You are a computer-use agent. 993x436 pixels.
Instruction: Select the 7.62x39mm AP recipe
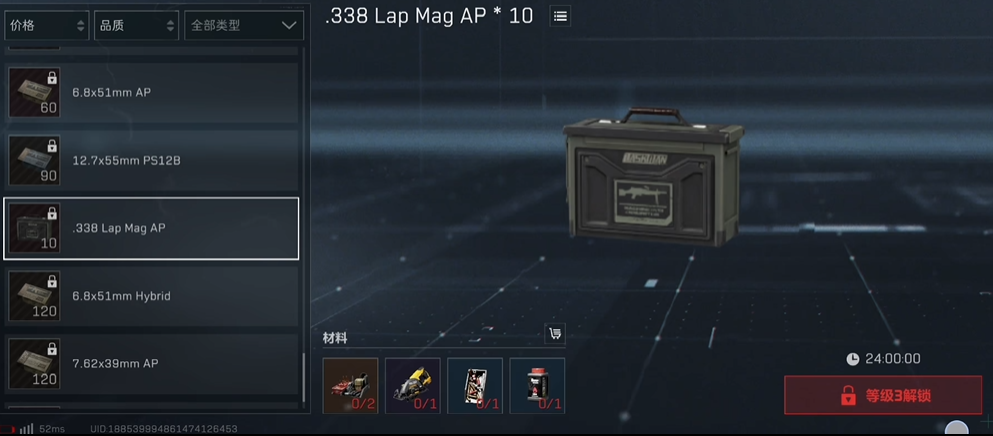tap(152, 364)
